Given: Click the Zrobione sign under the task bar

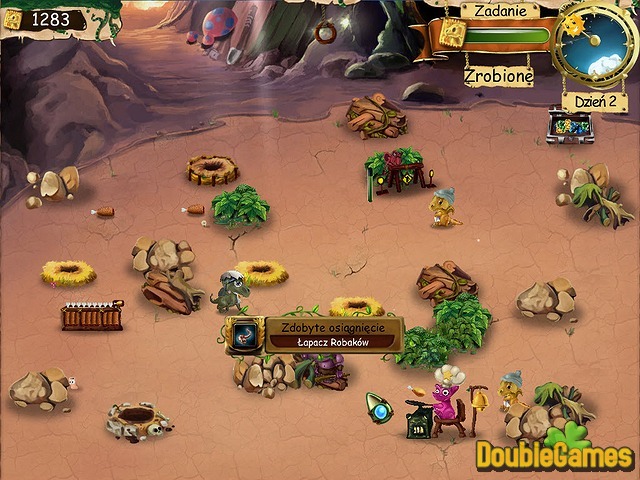Looking at the screenshot, I should (498, 75).
